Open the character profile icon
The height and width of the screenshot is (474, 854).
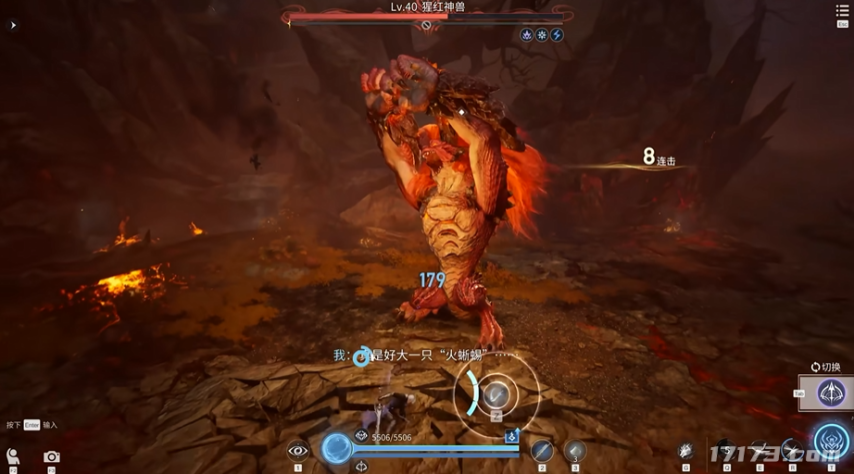click(13, 457)
